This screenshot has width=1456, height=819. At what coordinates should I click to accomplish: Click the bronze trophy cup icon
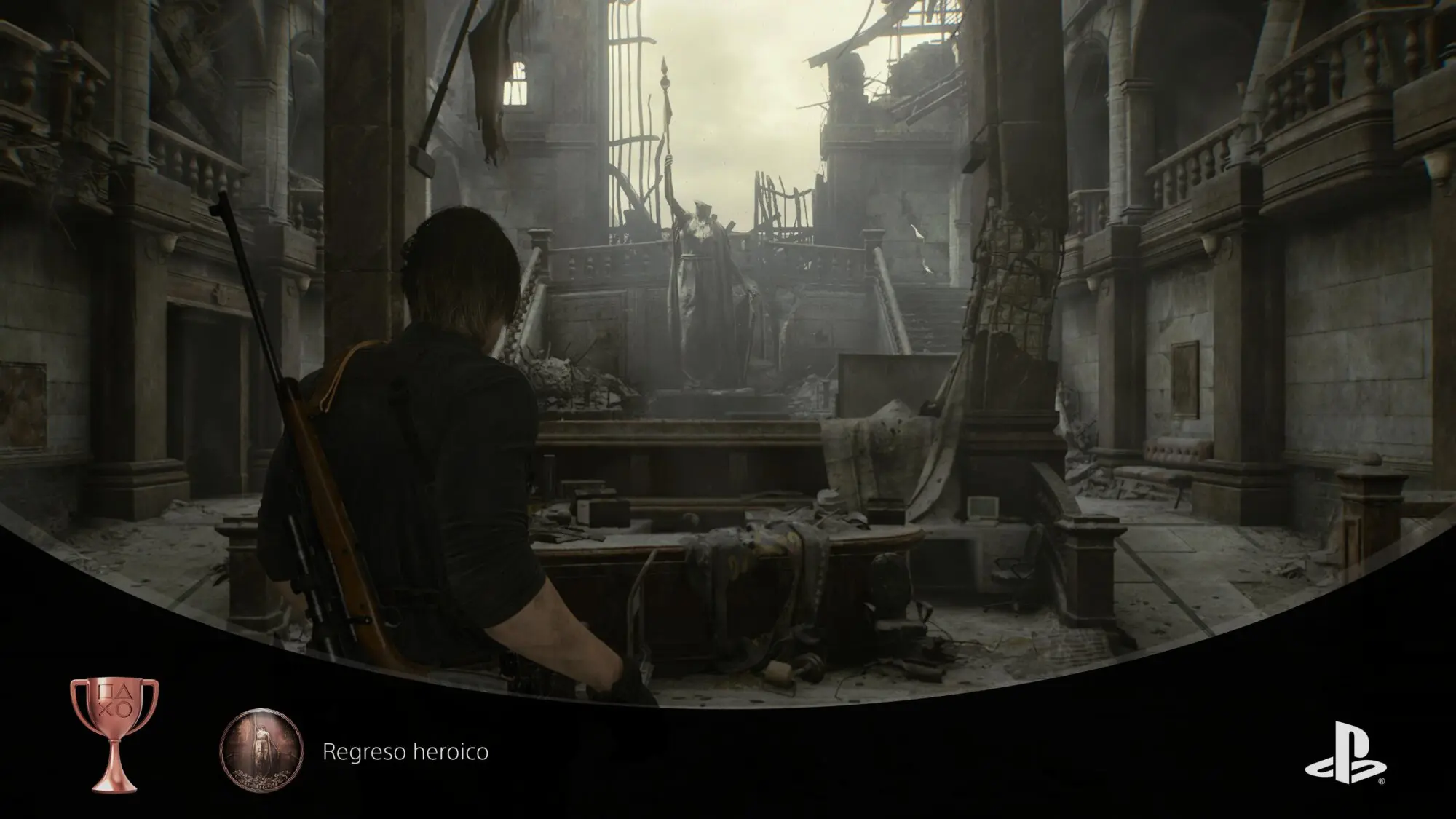point(114,732)
